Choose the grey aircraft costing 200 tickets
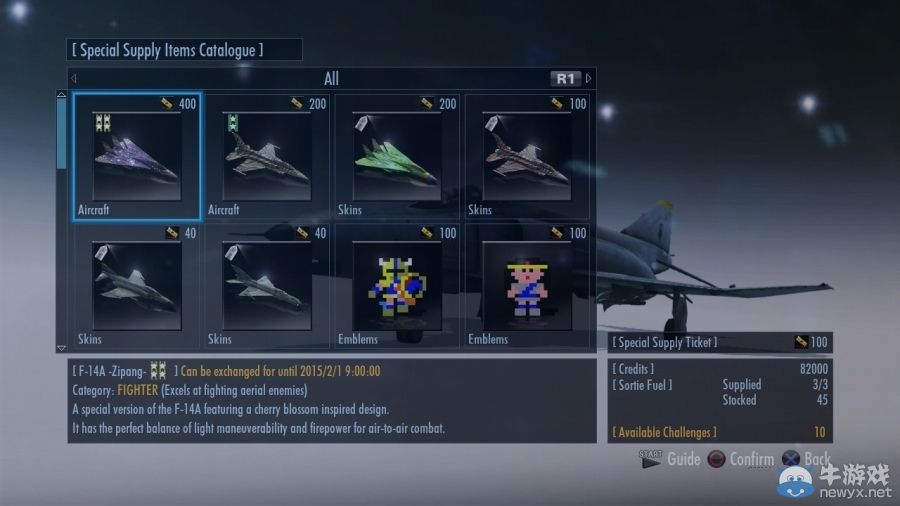The width and height of the screenshot is (900, 506). (x=267, y=156)
